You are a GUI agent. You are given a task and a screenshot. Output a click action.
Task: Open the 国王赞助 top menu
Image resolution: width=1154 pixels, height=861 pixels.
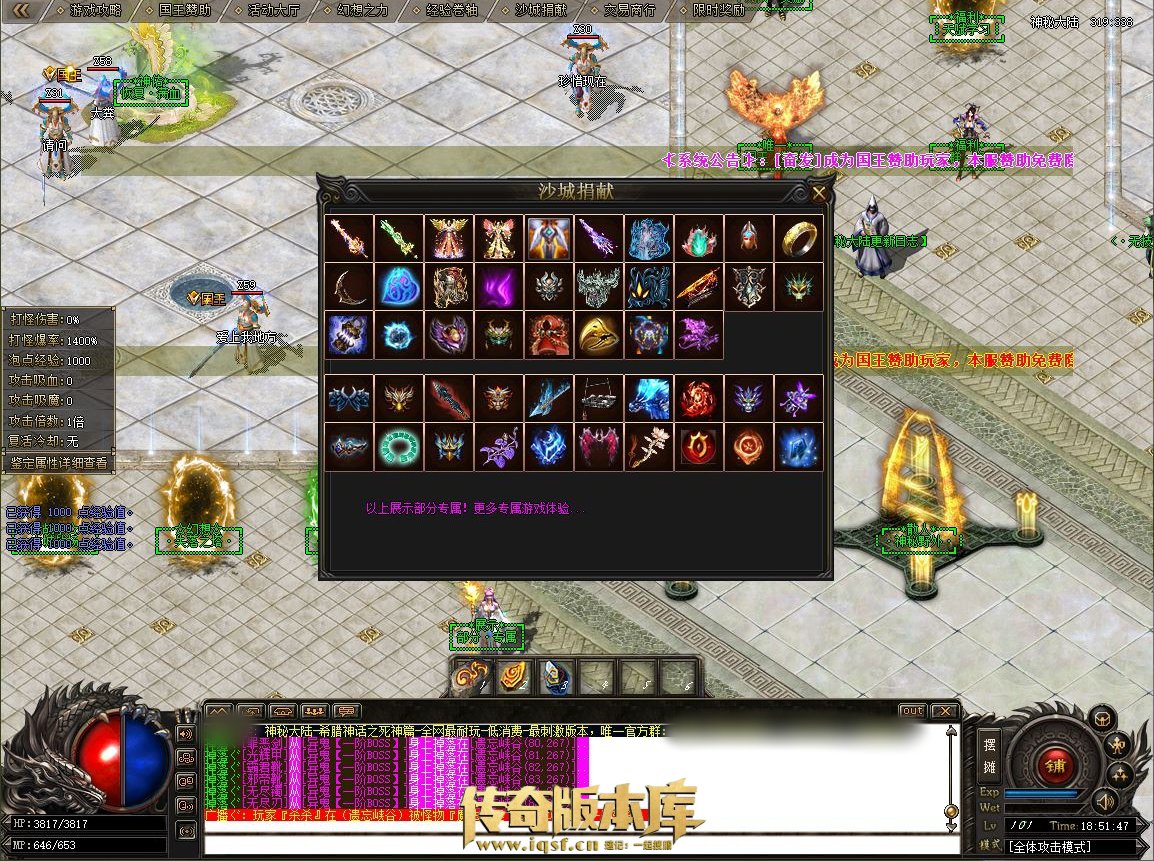pyautogui.click(x=185, y=10)
